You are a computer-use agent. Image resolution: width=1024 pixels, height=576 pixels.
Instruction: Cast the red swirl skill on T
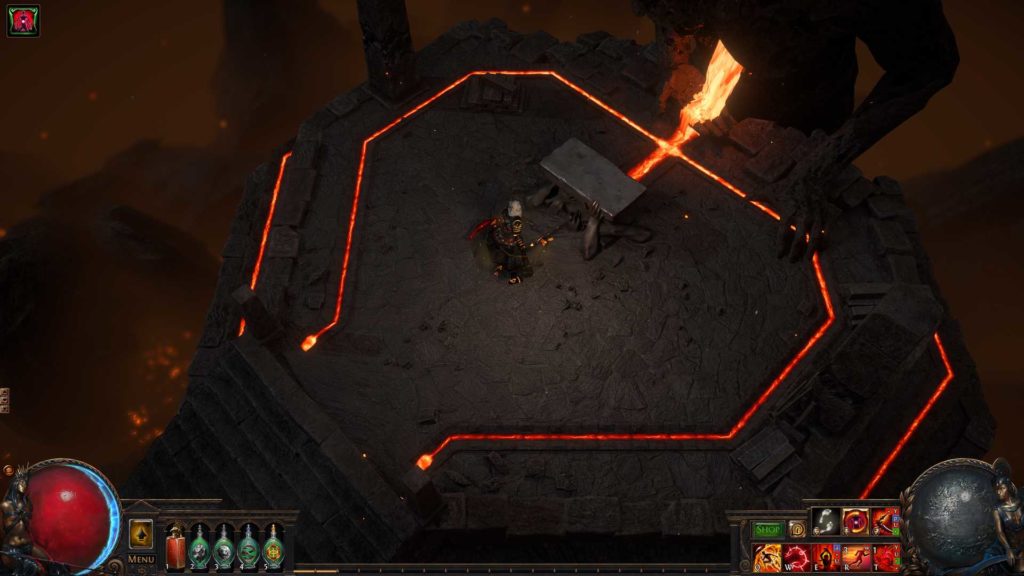click(886, 556)
